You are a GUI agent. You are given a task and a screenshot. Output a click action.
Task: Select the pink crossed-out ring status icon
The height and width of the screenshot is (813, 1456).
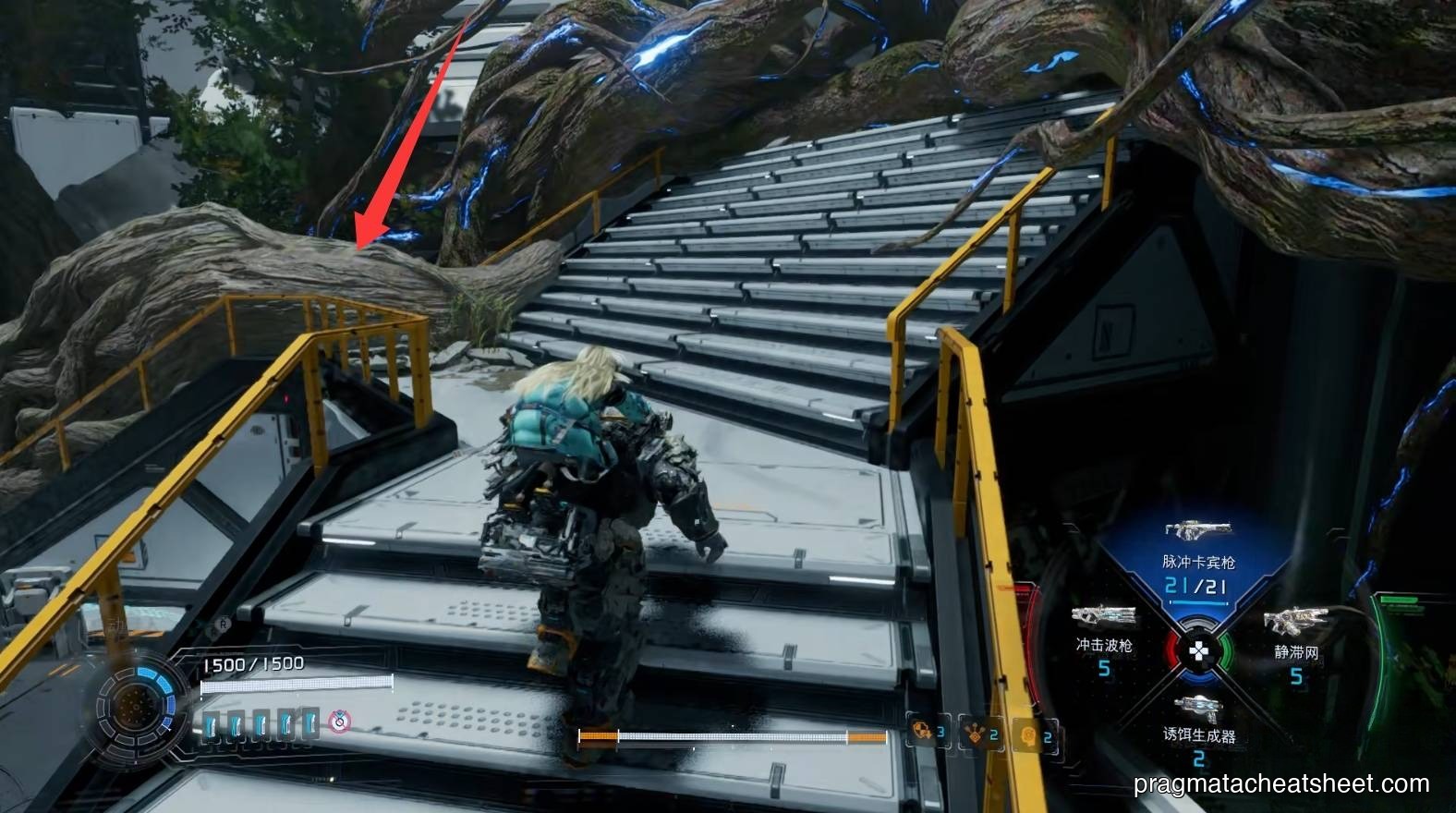[x=340, y=721]
